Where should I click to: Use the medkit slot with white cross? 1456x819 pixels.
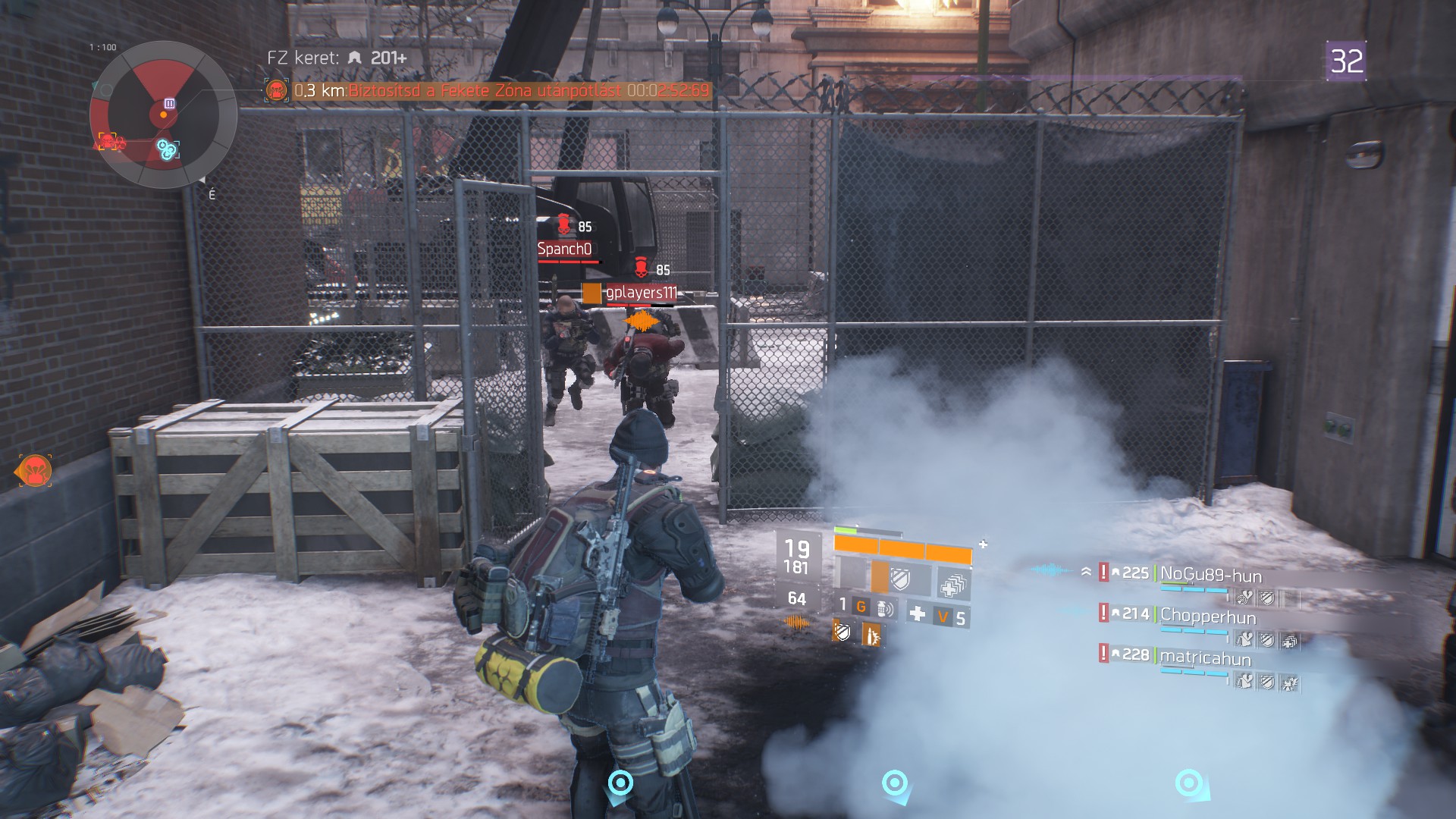(x=917, y=613)
